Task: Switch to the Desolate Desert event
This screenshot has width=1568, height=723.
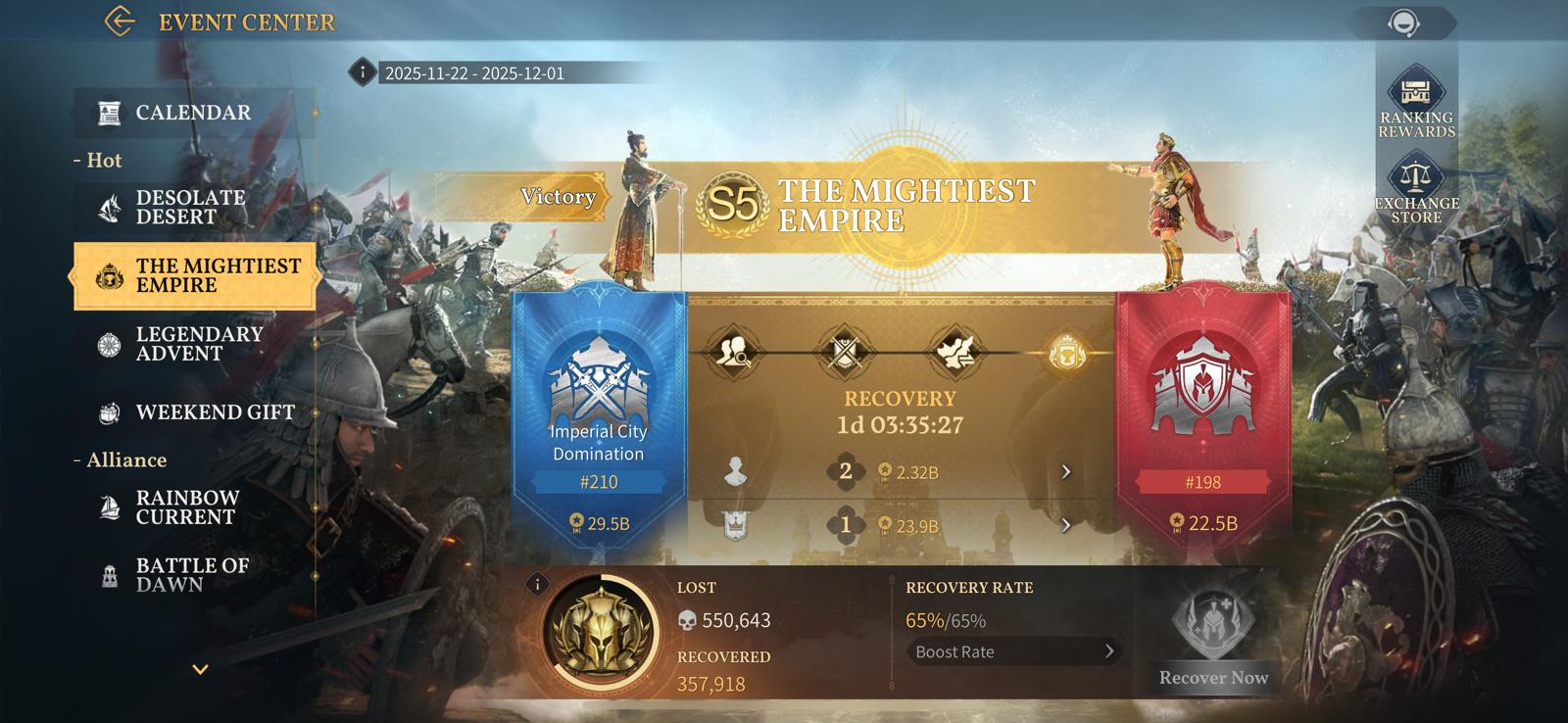Action: point(190,207)
